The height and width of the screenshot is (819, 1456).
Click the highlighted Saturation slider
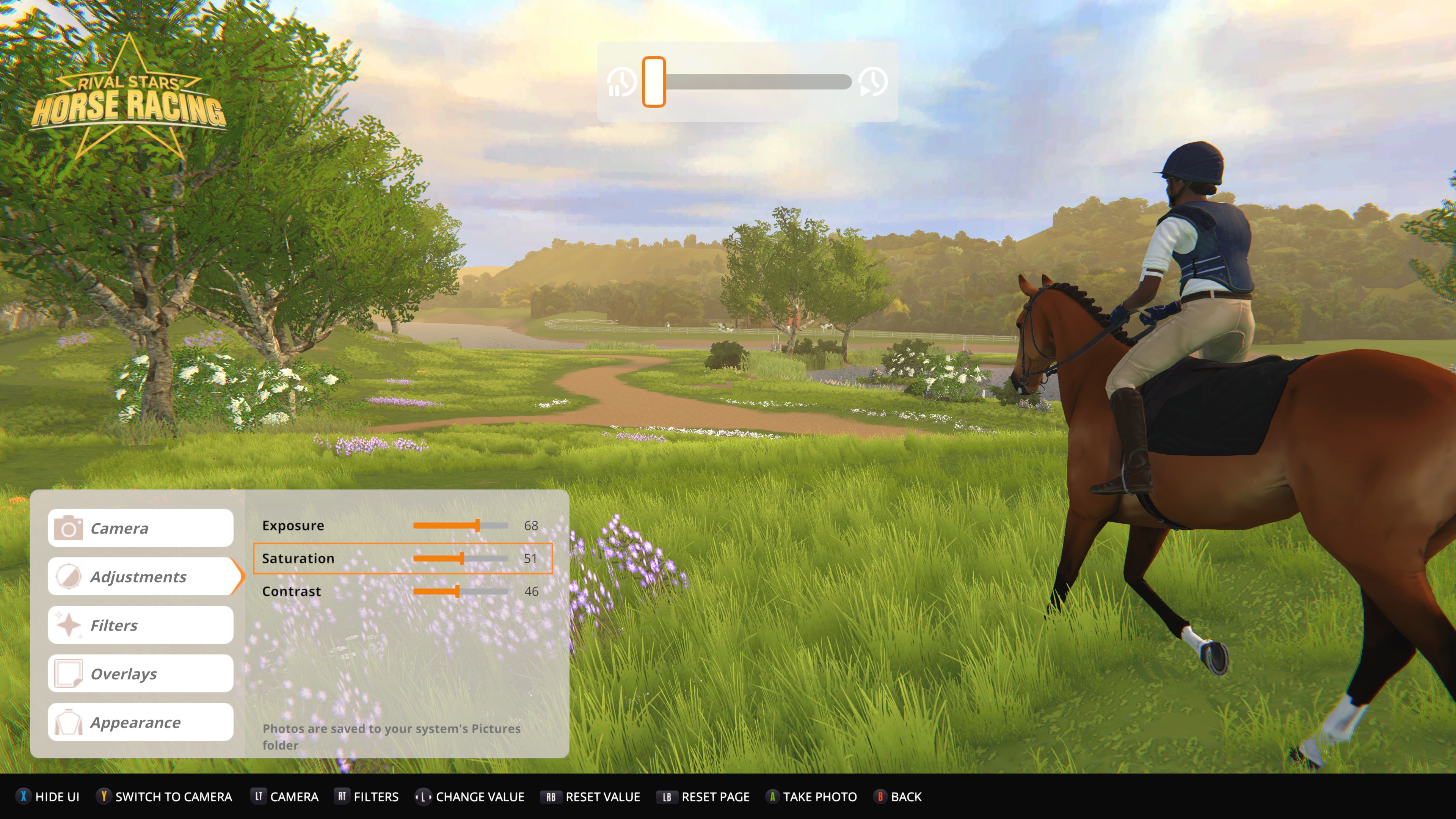pos(462,559)
